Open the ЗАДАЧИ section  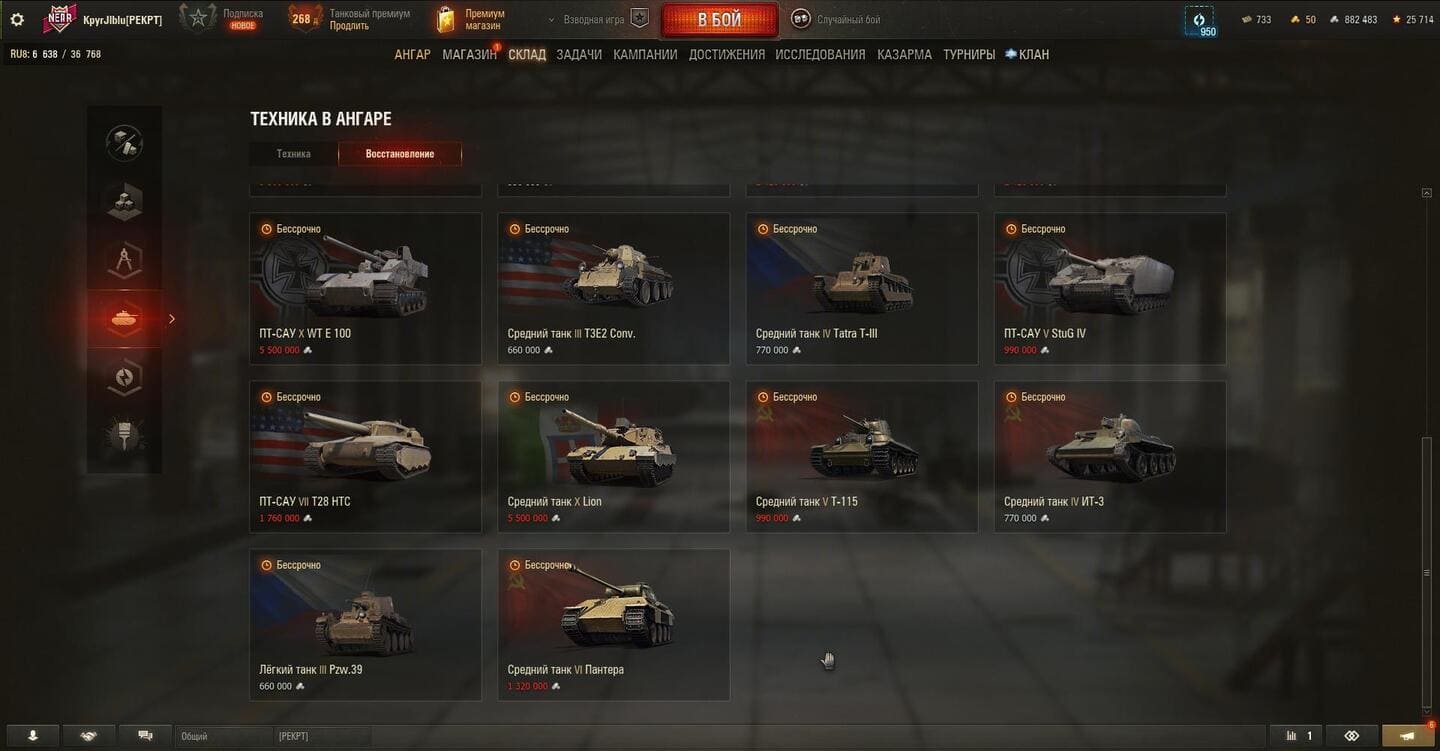pyautogui.click(x=579, y=55)
